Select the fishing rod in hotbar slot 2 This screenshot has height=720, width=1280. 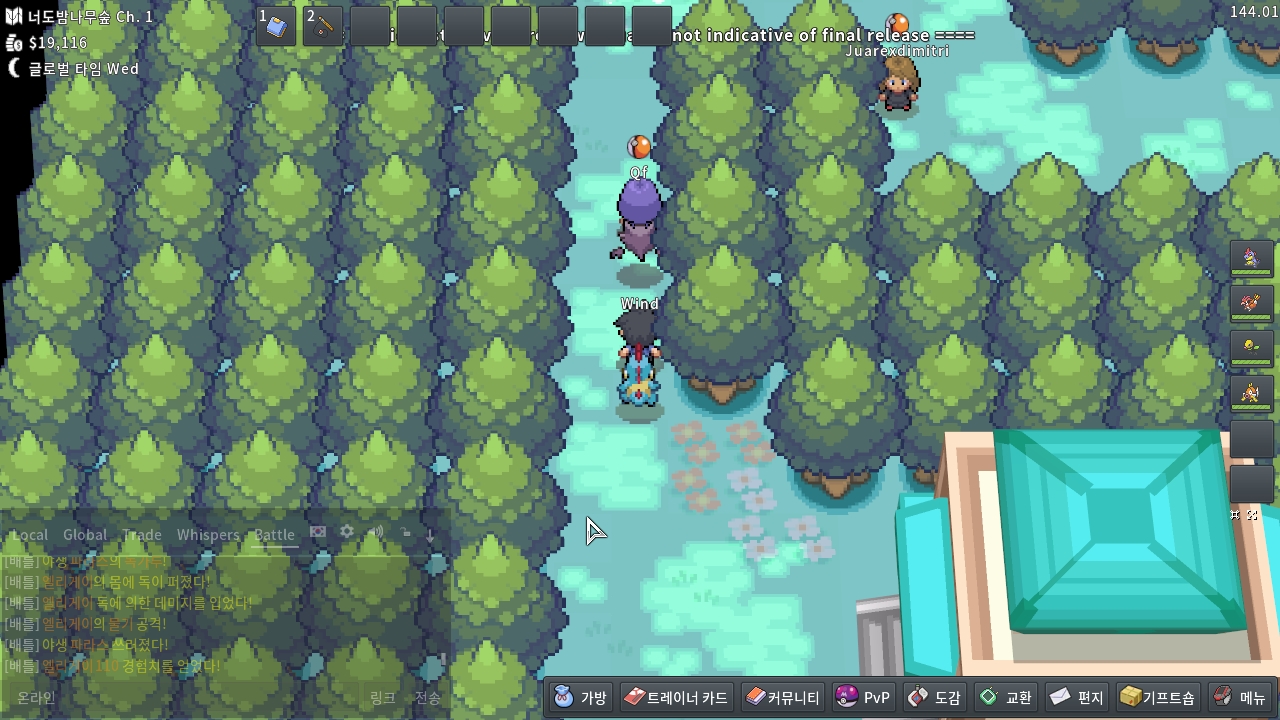323,26
